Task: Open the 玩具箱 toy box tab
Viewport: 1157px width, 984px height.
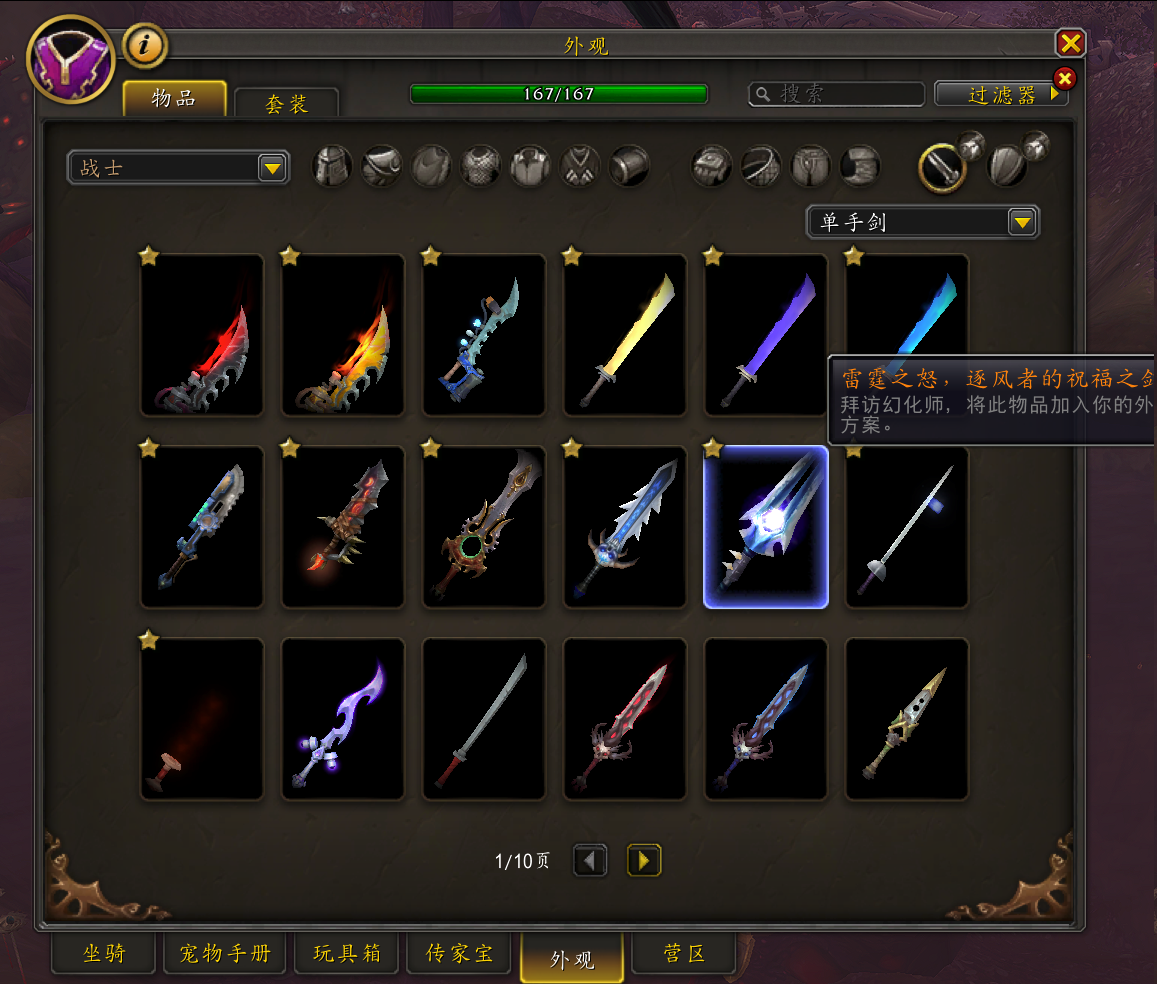Action: pos(347,953)
